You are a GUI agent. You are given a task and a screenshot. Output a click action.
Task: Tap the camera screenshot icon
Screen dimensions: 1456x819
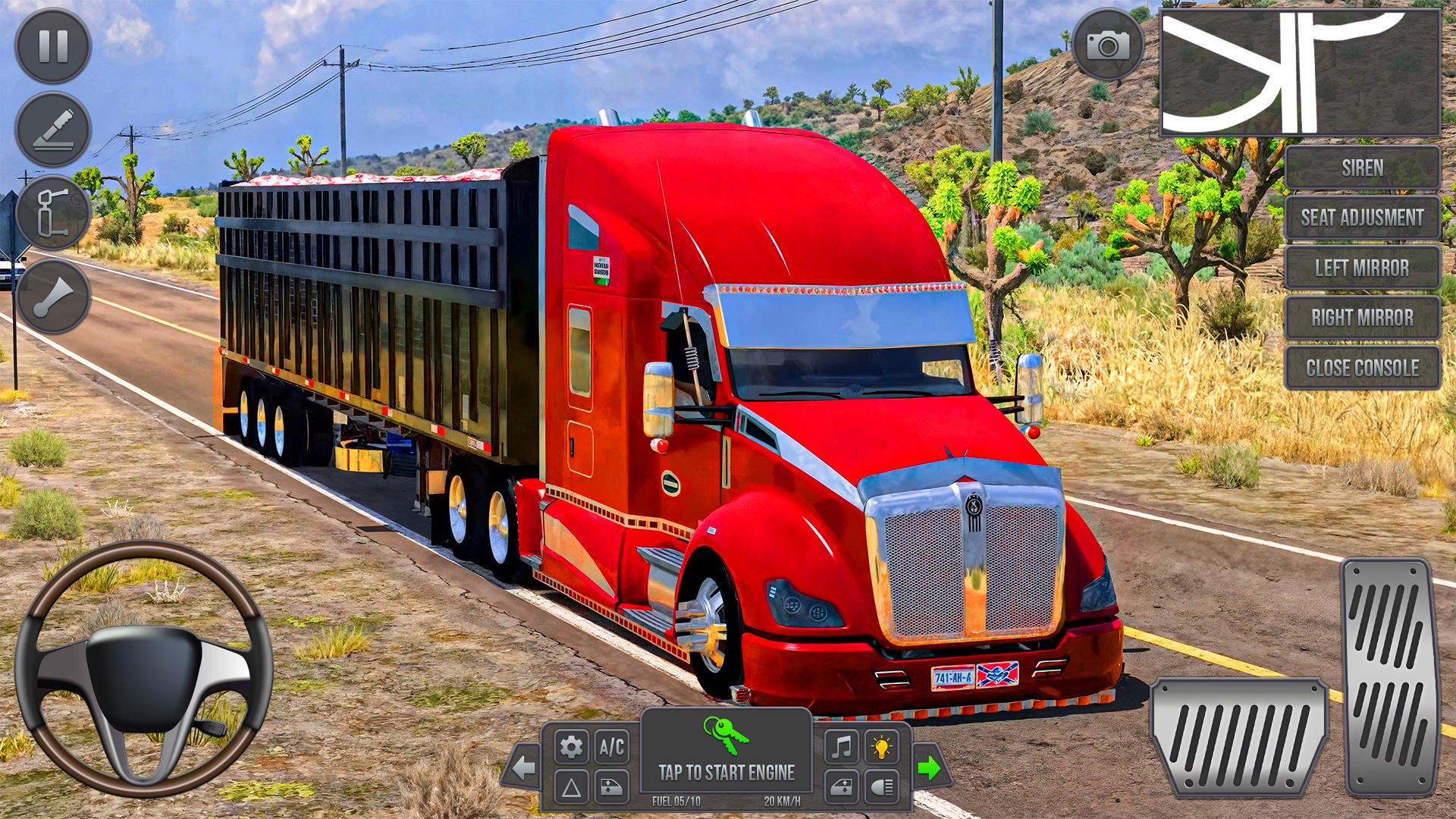click(x=1109, y=45)
